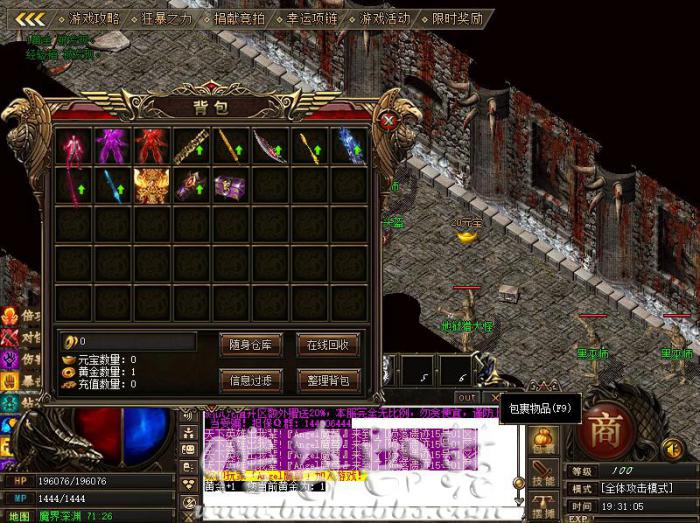Toggle the sound speaker icon
Viewport: 700px width, 523px height.
(675, 449)
